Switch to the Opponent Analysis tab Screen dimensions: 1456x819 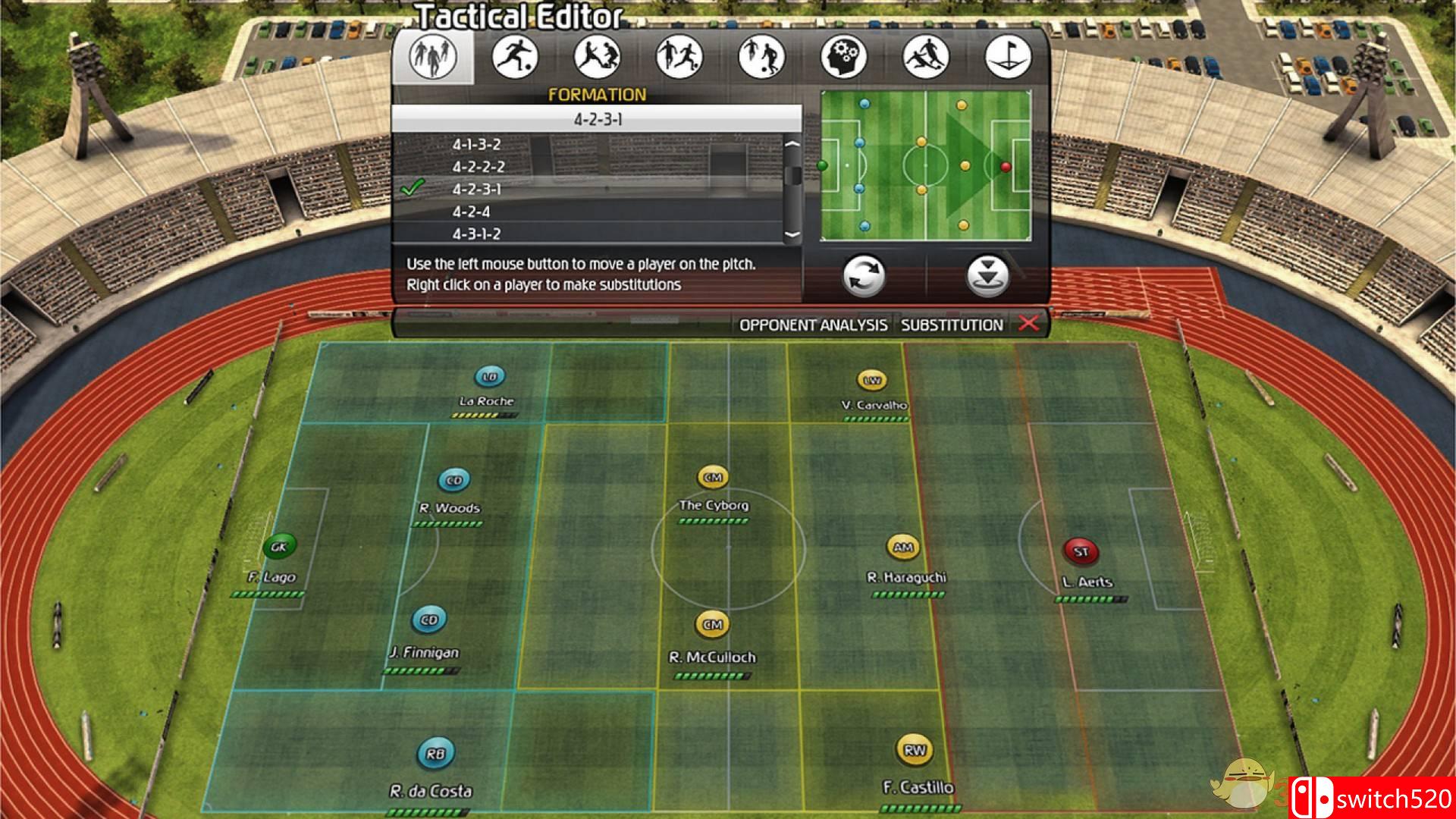tap(814, 325)
